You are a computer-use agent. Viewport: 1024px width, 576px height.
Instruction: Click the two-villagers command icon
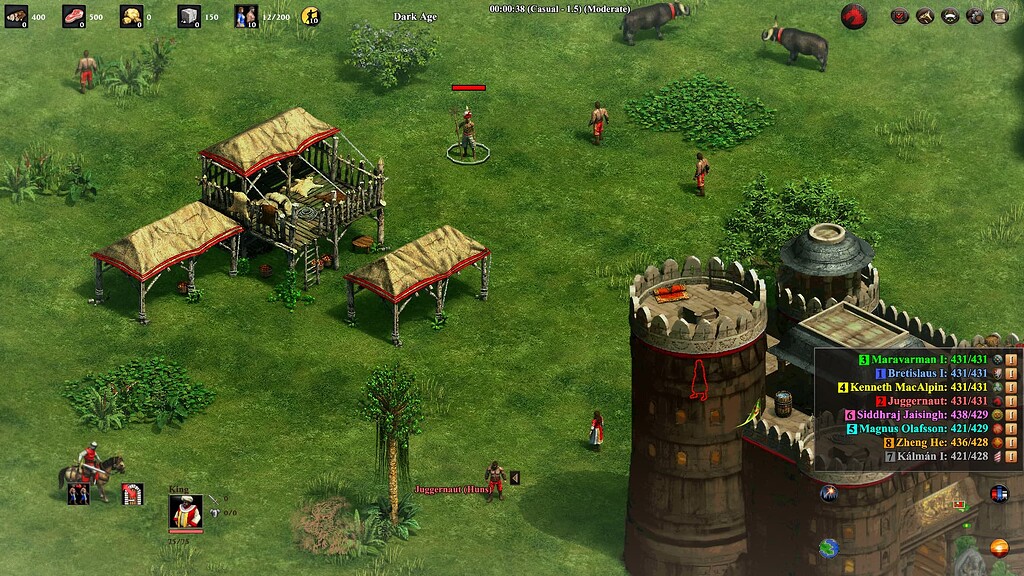point(78,493)
